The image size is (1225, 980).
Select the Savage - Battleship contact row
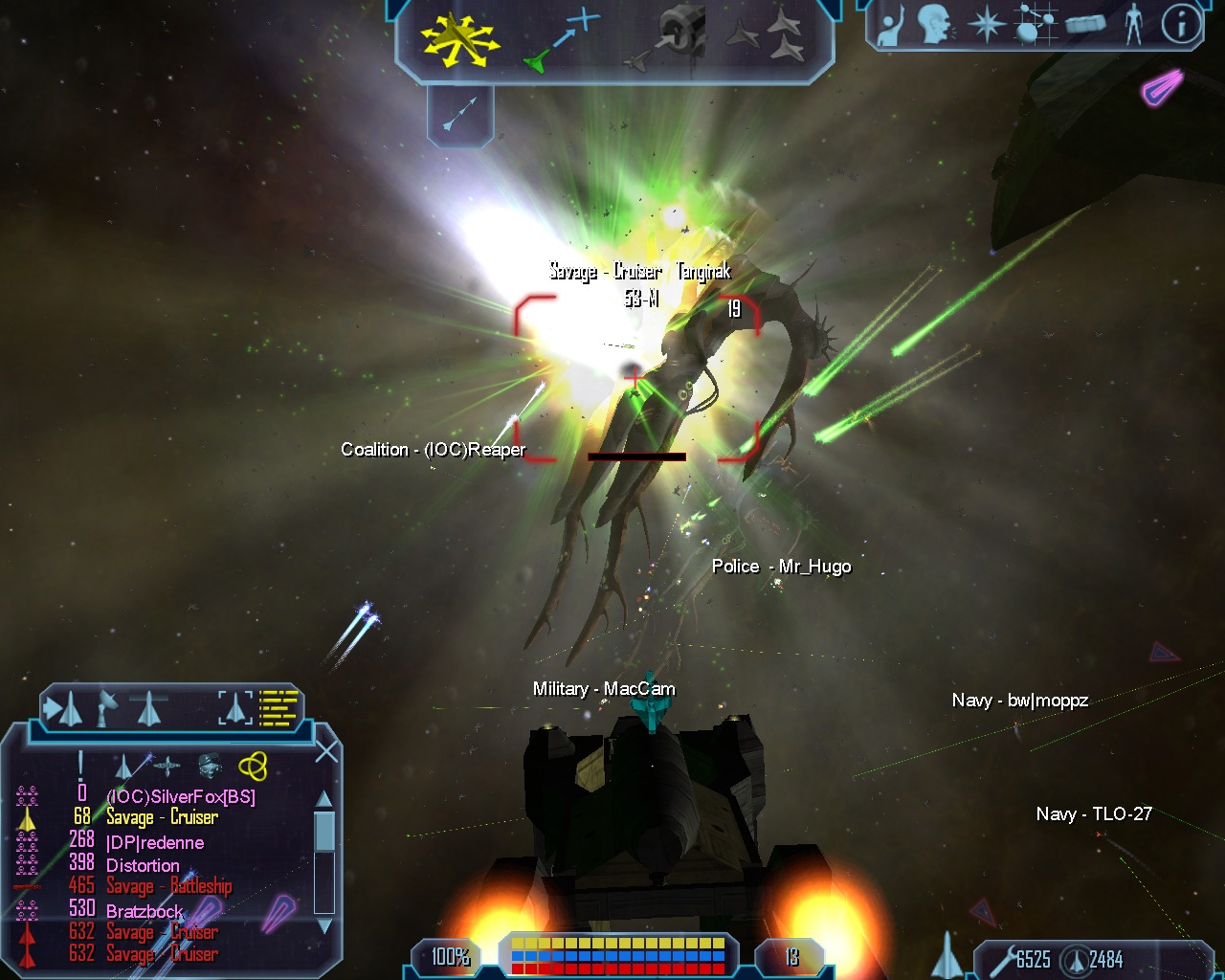coord(168,886)
